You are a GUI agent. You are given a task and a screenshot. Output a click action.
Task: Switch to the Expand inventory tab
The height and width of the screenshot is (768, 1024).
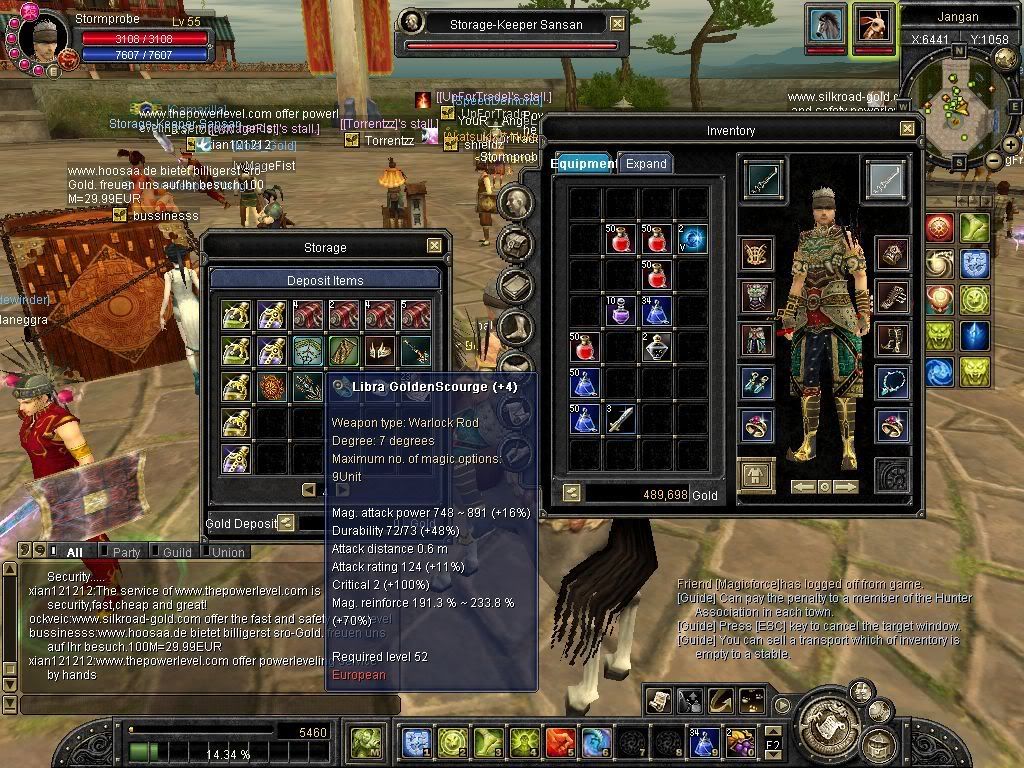(645, 164)
